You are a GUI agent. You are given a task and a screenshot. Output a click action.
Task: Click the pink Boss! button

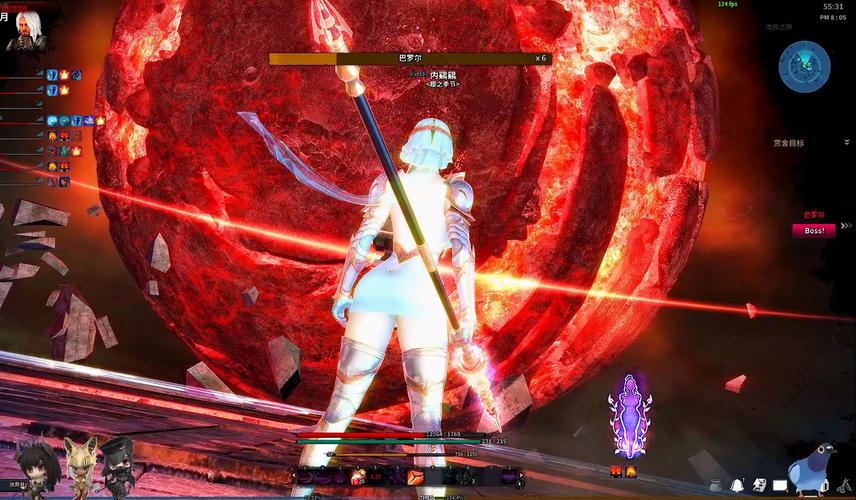[x=813, y=230]
